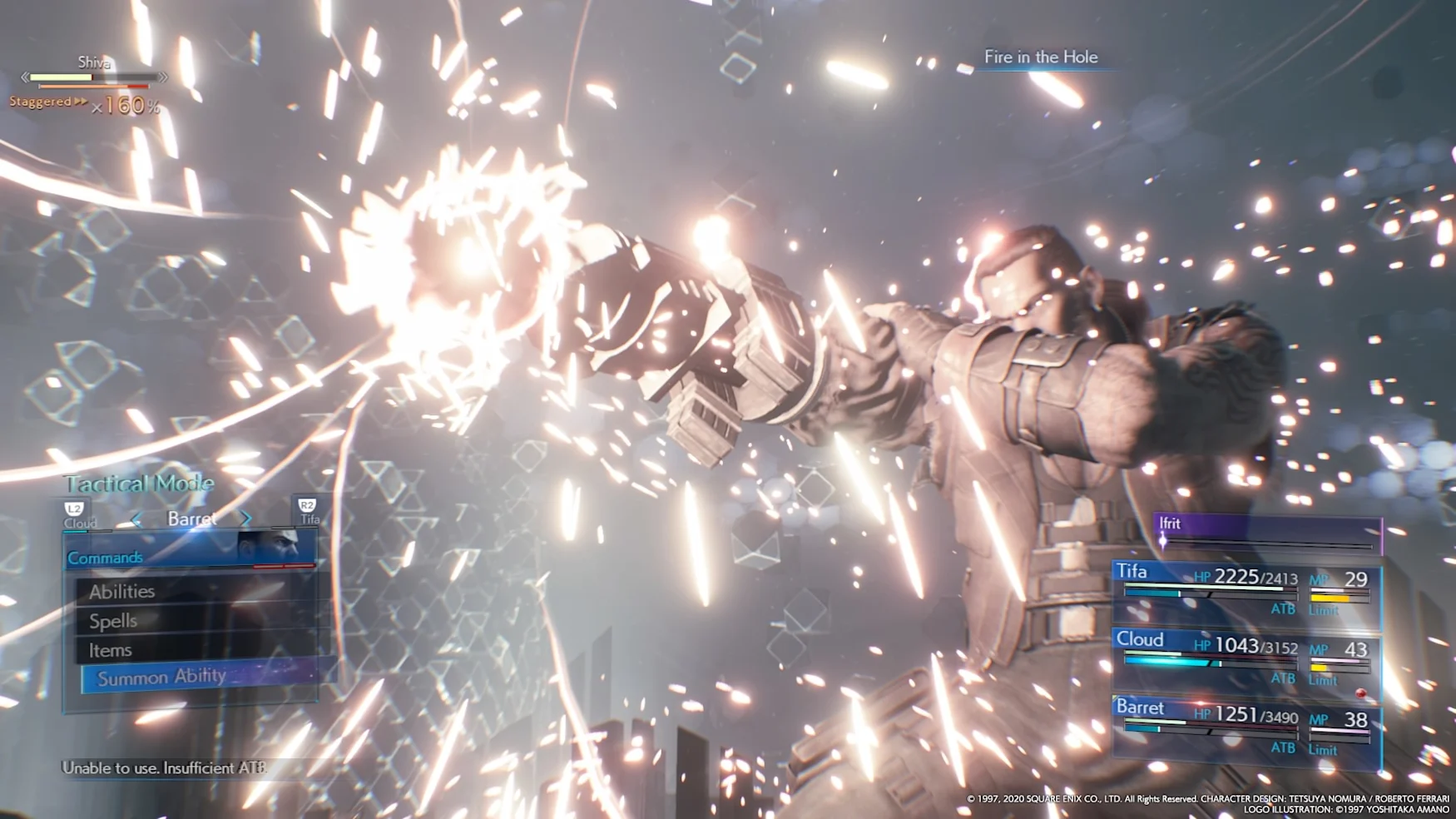Select Cloud's party status row

coord(1246,659)
